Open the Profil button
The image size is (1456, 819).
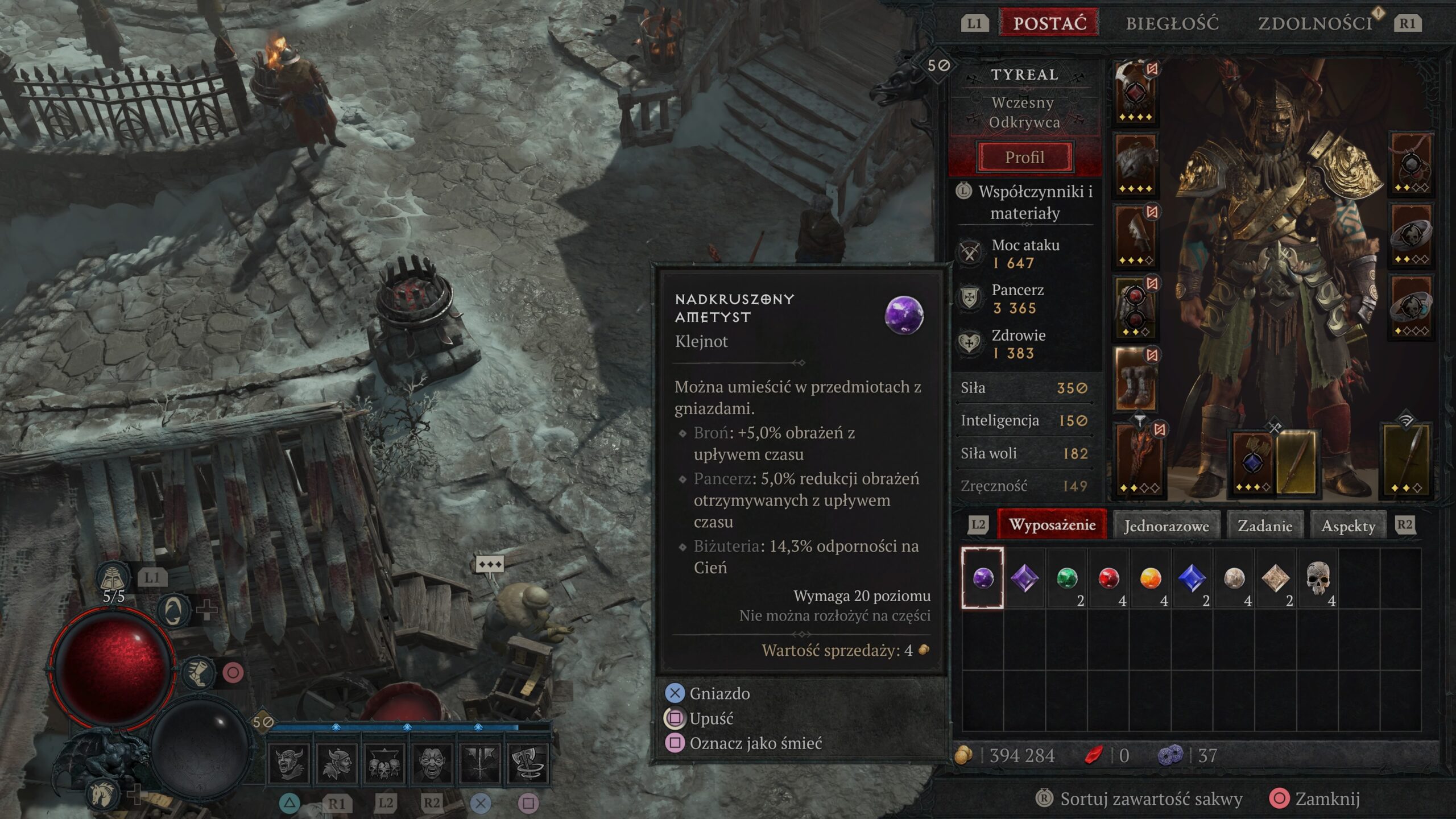click(x=1025, y=157)
